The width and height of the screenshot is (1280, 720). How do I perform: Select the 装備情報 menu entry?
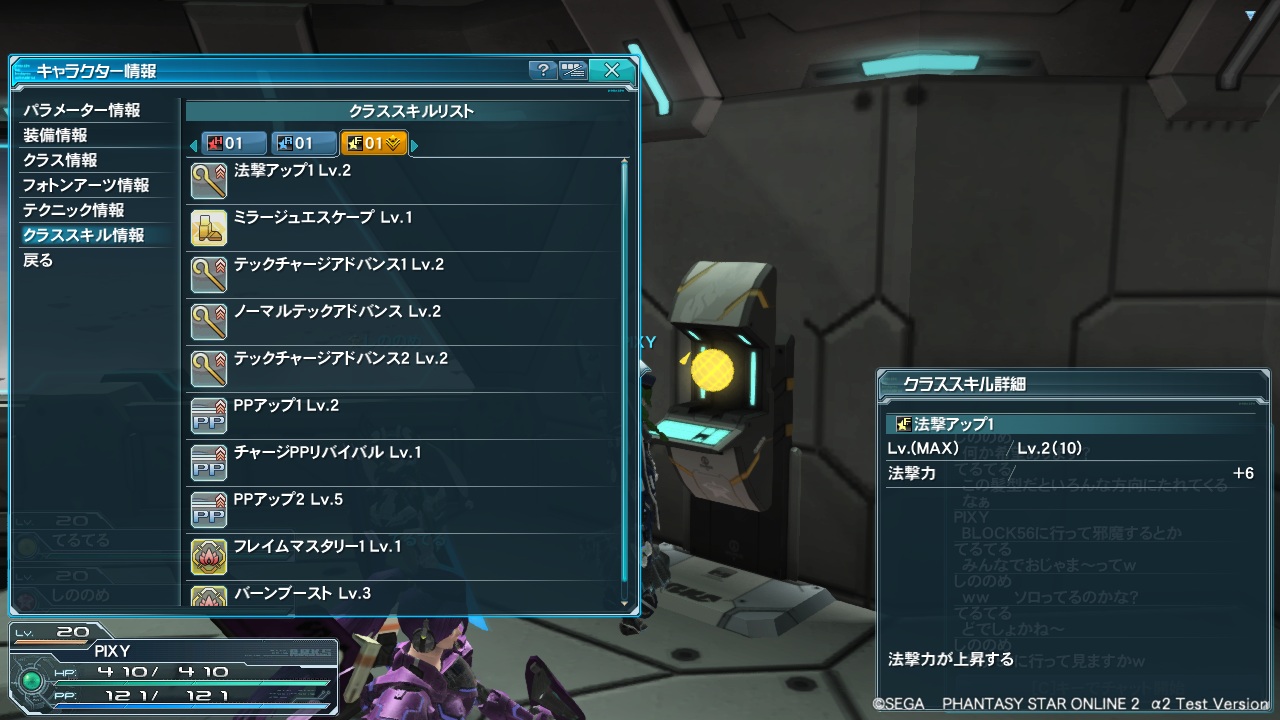(x=56, y=135)
